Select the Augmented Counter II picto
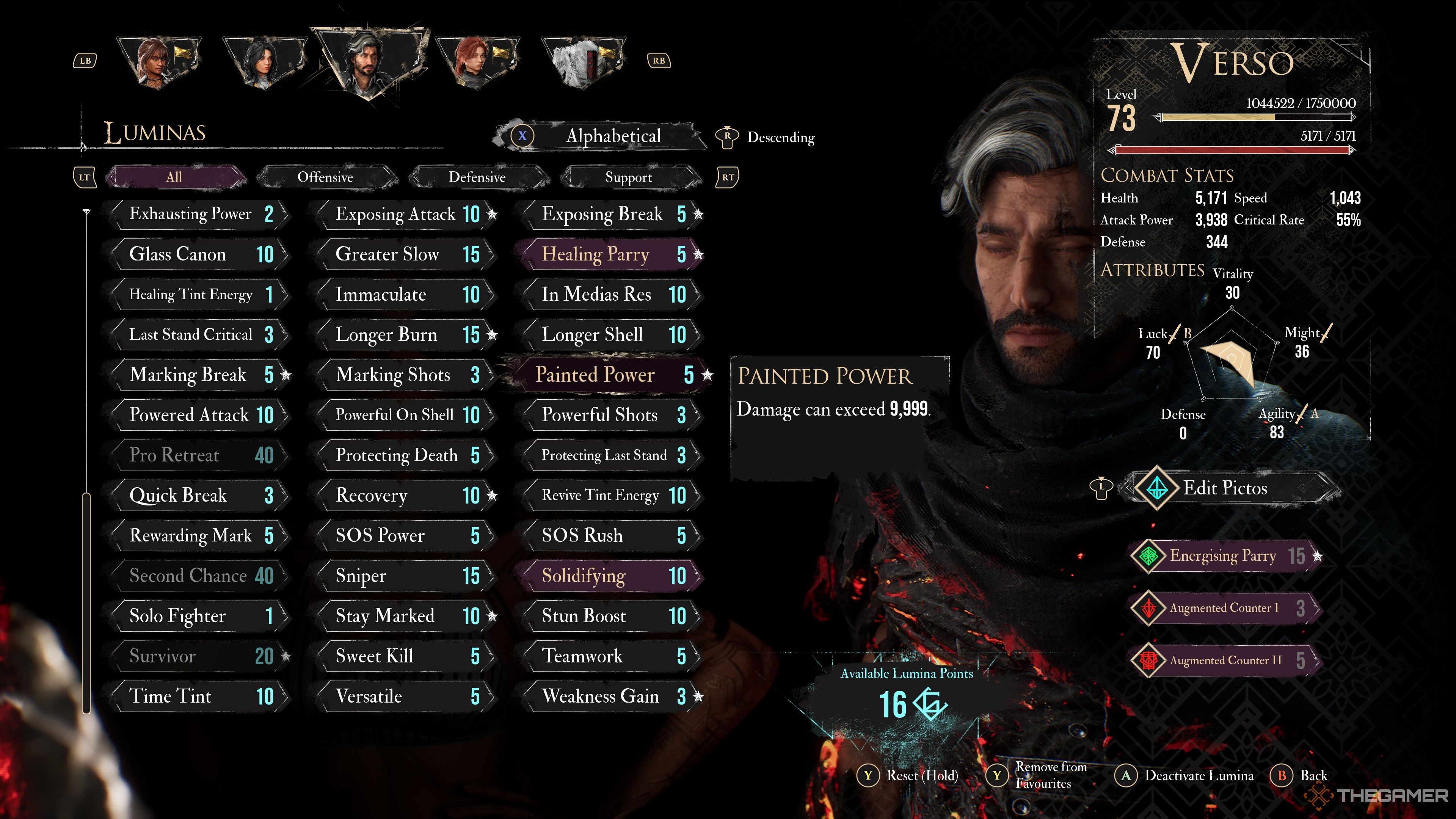Image resolution: width=1456 pixels, height=819 pixels. point(1224,660)
